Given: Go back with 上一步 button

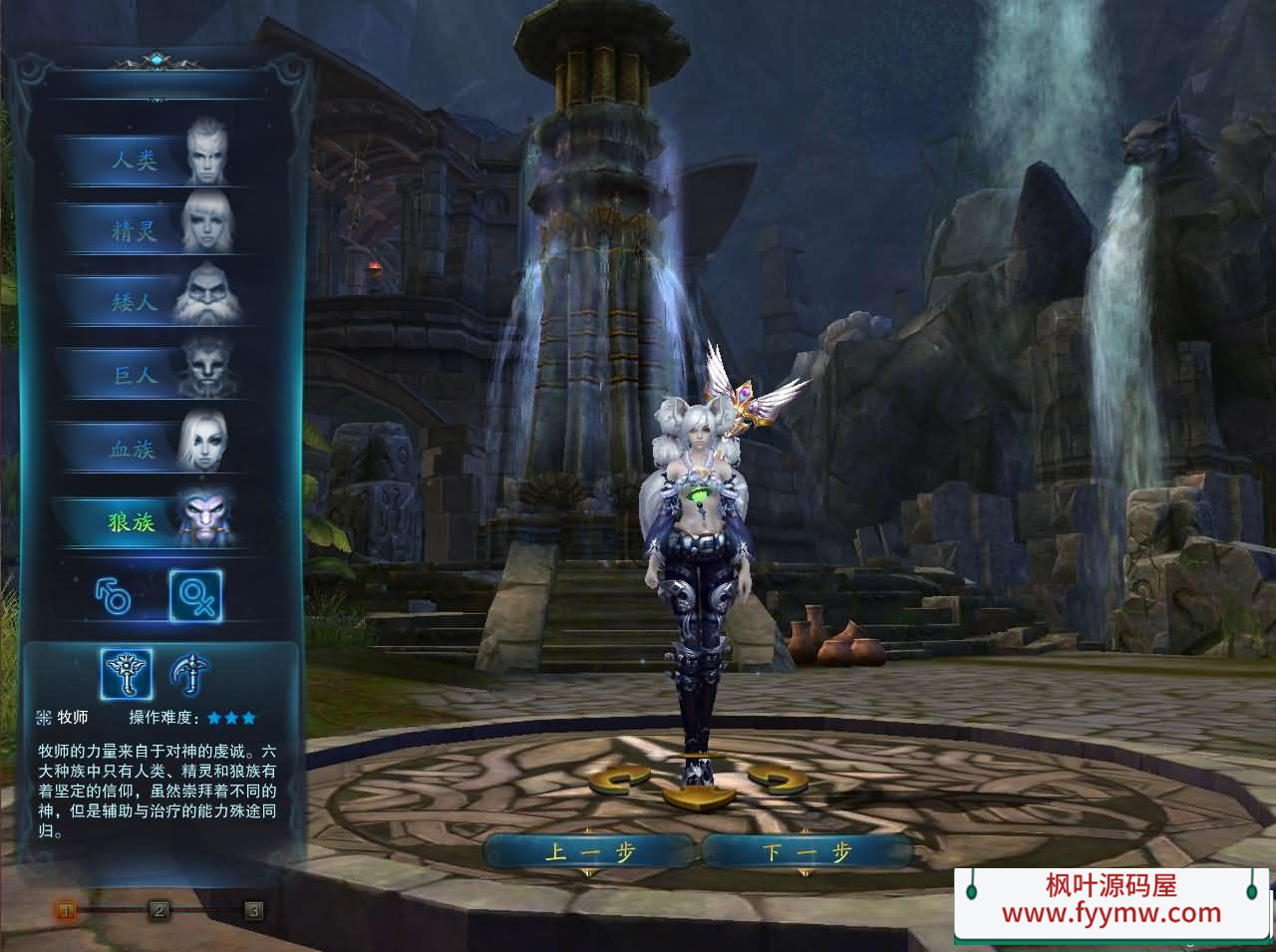Looking at the screenshot, I should coord(589,852).
